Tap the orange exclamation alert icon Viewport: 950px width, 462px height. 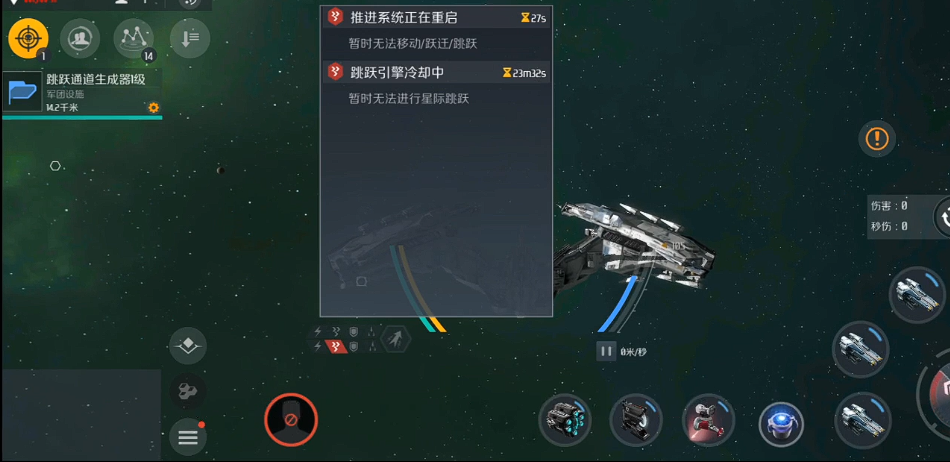(877, 138)
